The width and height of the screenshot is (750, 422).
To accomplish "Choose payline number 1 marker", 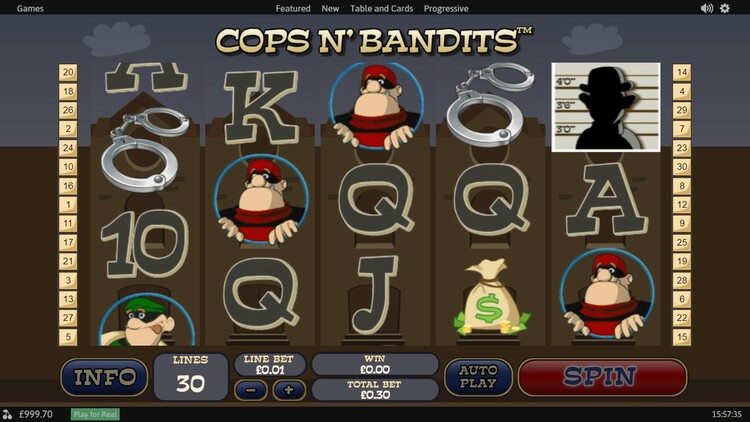I will (69, 204).
